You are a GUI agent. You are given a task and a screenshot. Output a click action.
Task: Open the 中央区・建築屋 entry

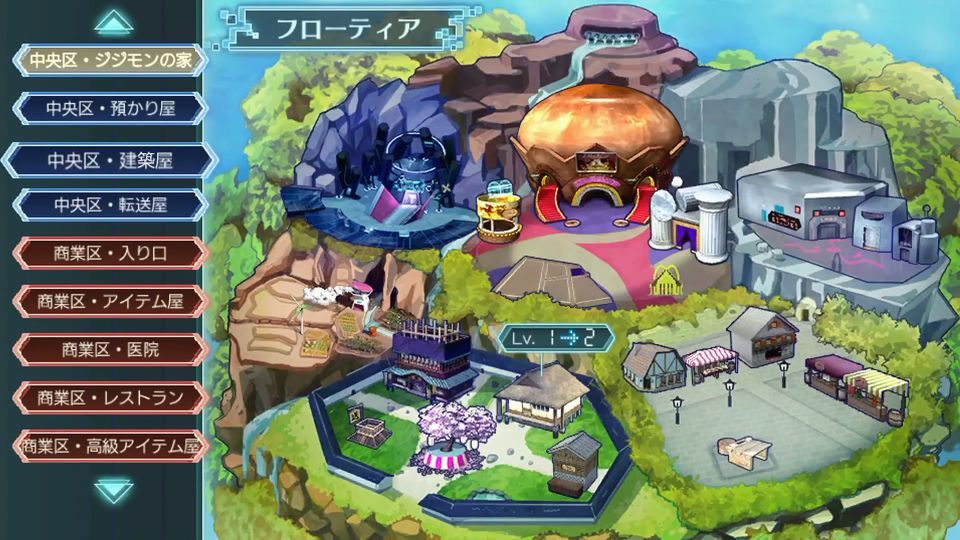click(x=110, y=160)
